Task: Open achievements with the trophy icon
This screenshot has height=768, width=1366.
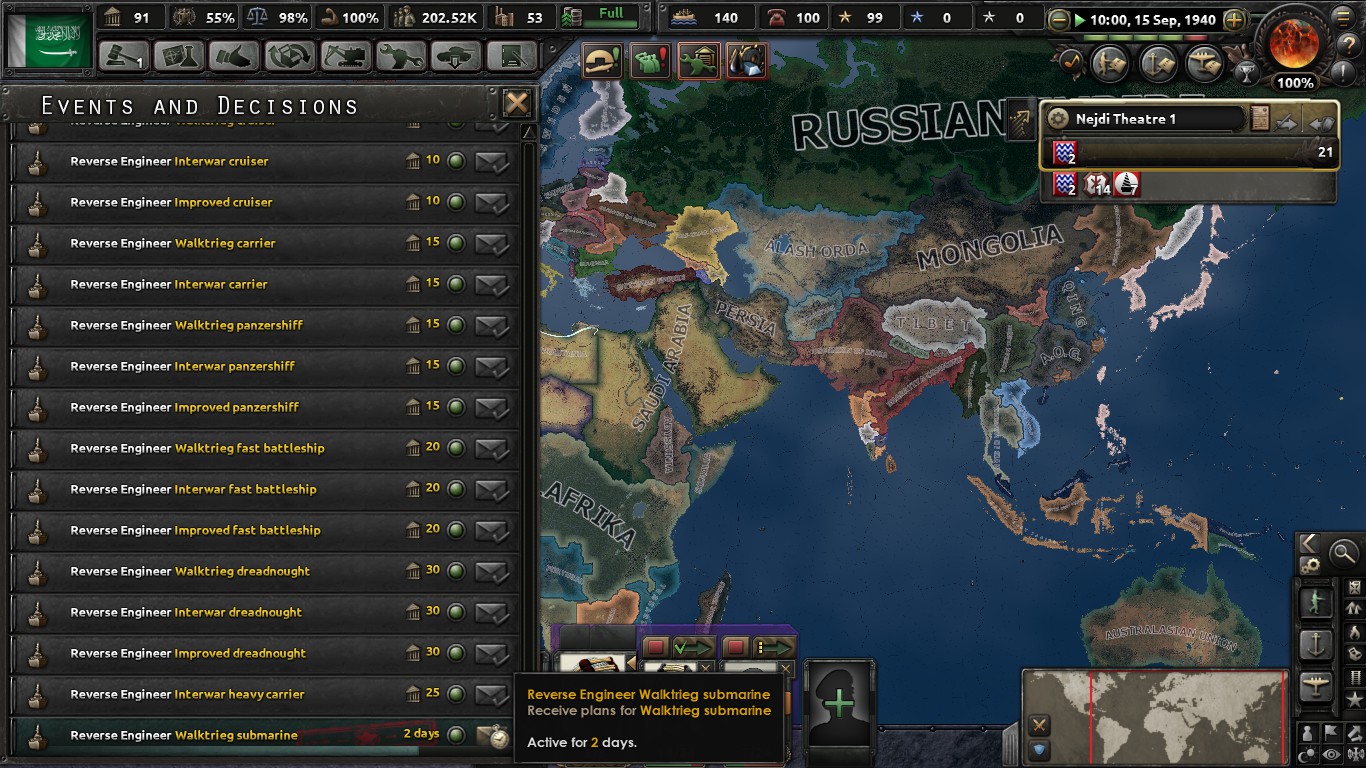Action: [1246, 71]
